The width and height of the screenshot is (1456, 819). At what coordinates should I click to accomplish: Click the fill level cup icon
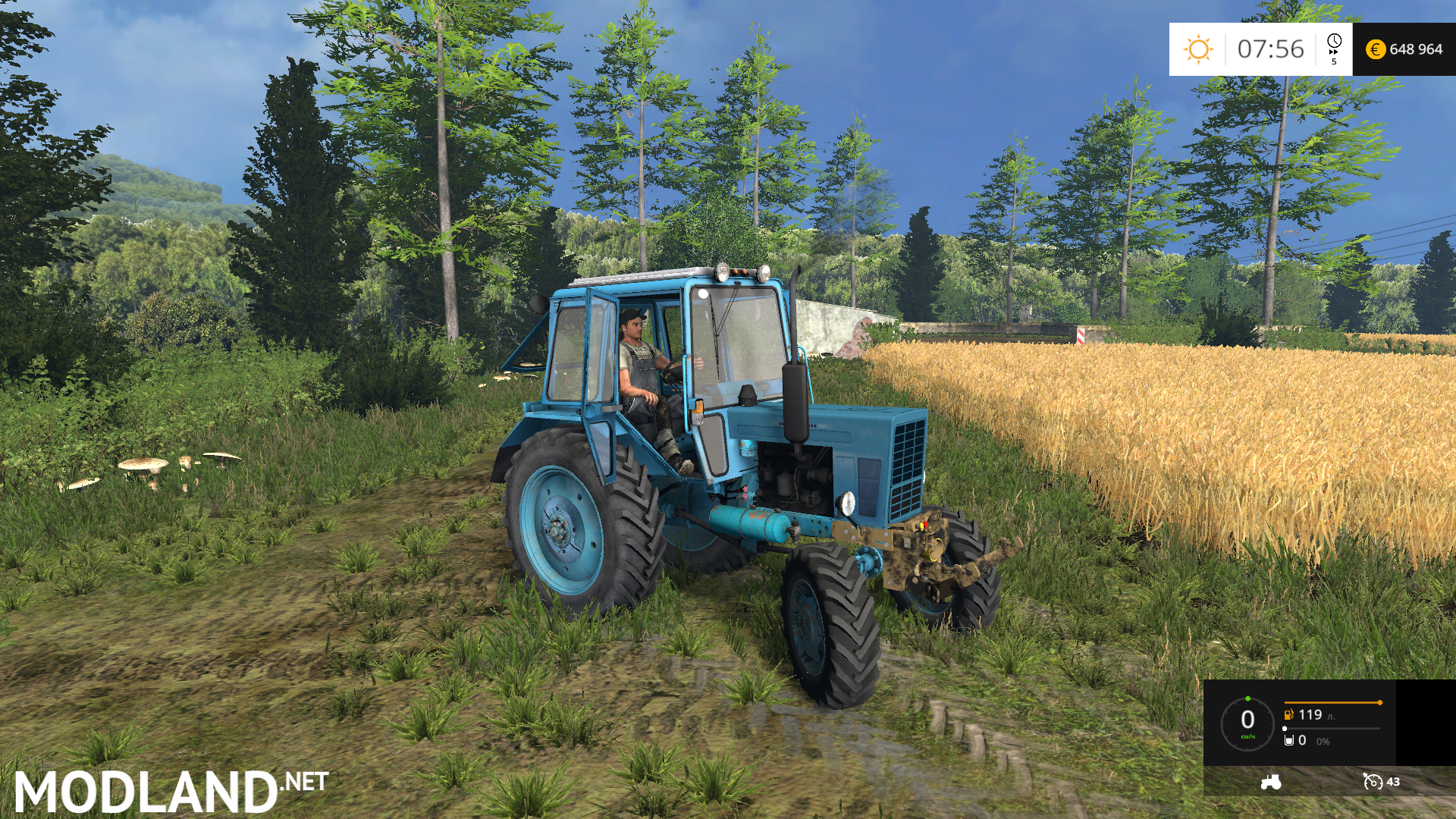(x=1288, y=740)
